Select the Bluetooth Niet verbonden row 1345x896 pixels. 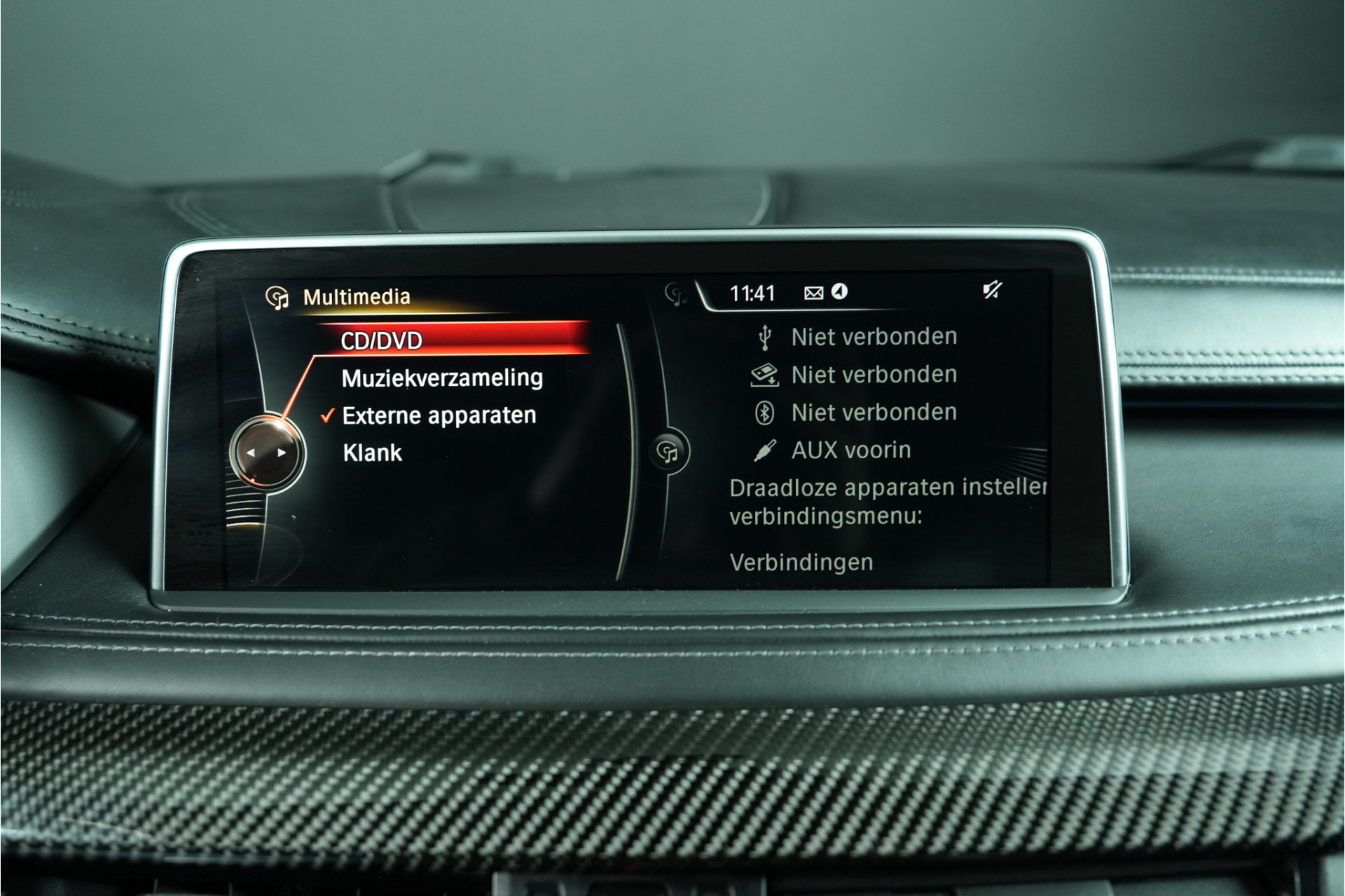pyautogui.click(x=873, y=413)
